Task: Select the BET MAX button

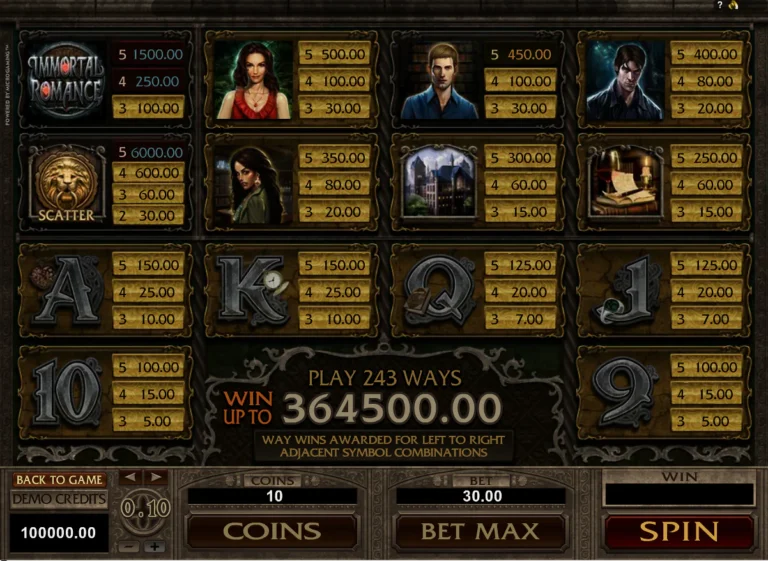Action: (479, 531)
